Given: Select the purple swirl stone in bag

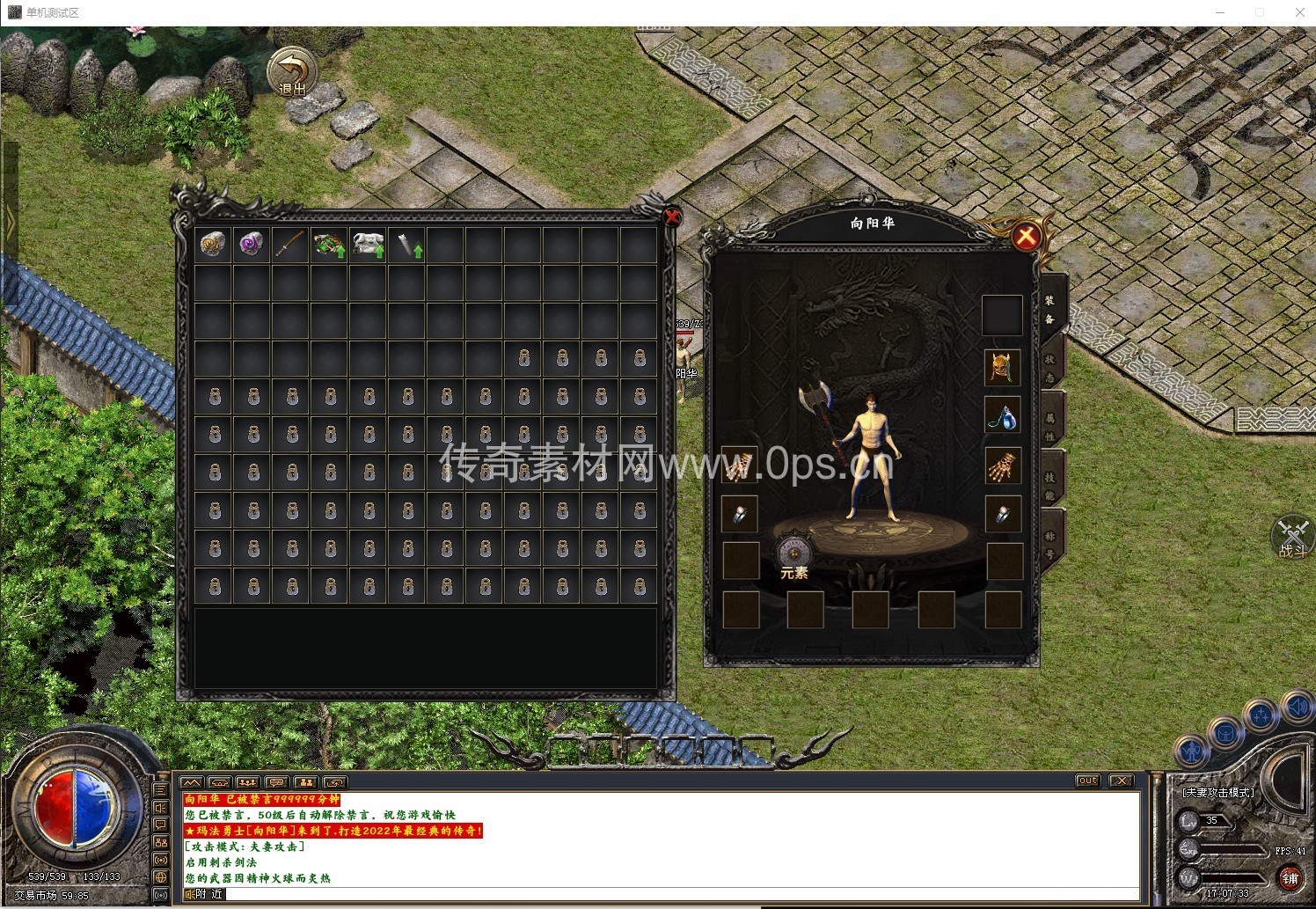Looking at the screenshot, I should tap(252, 245).
